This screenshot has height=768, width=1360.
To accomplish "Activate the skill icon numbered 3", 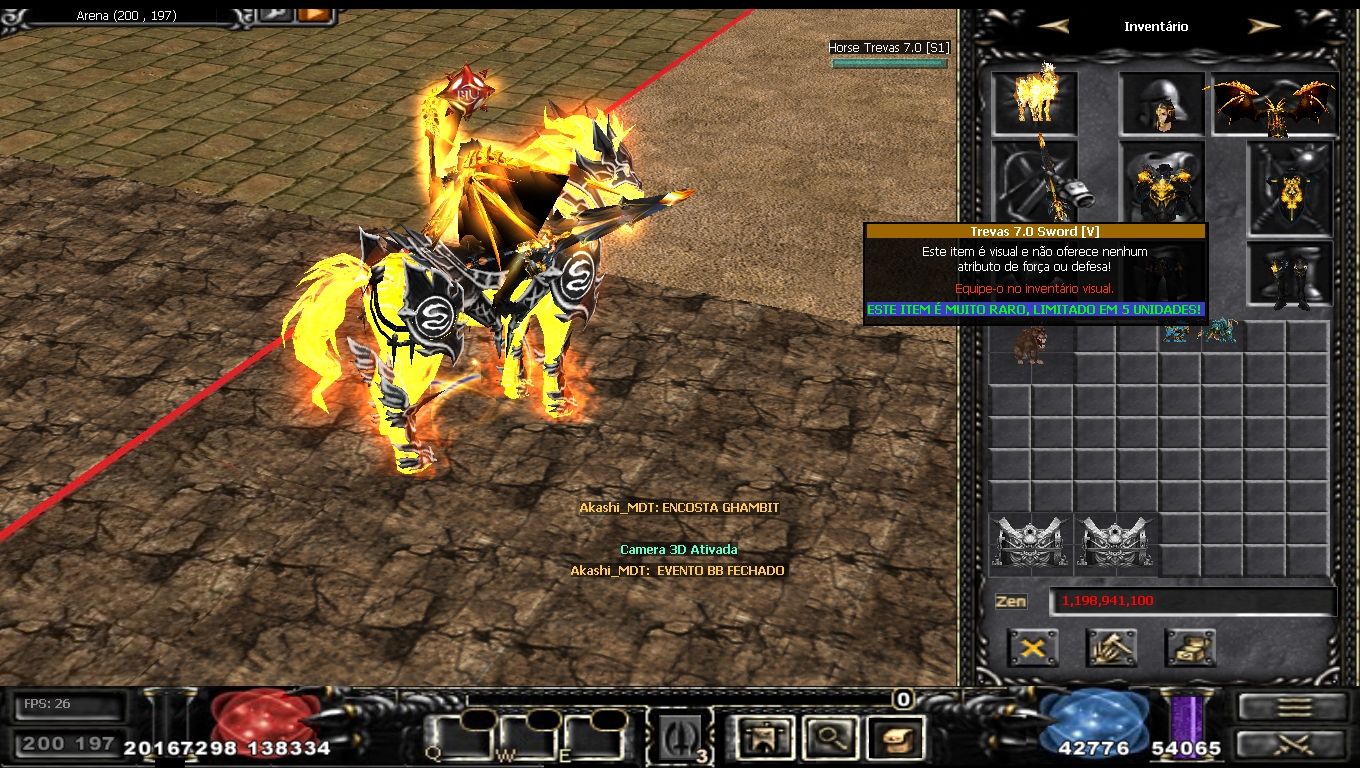I will pos(679,737).
